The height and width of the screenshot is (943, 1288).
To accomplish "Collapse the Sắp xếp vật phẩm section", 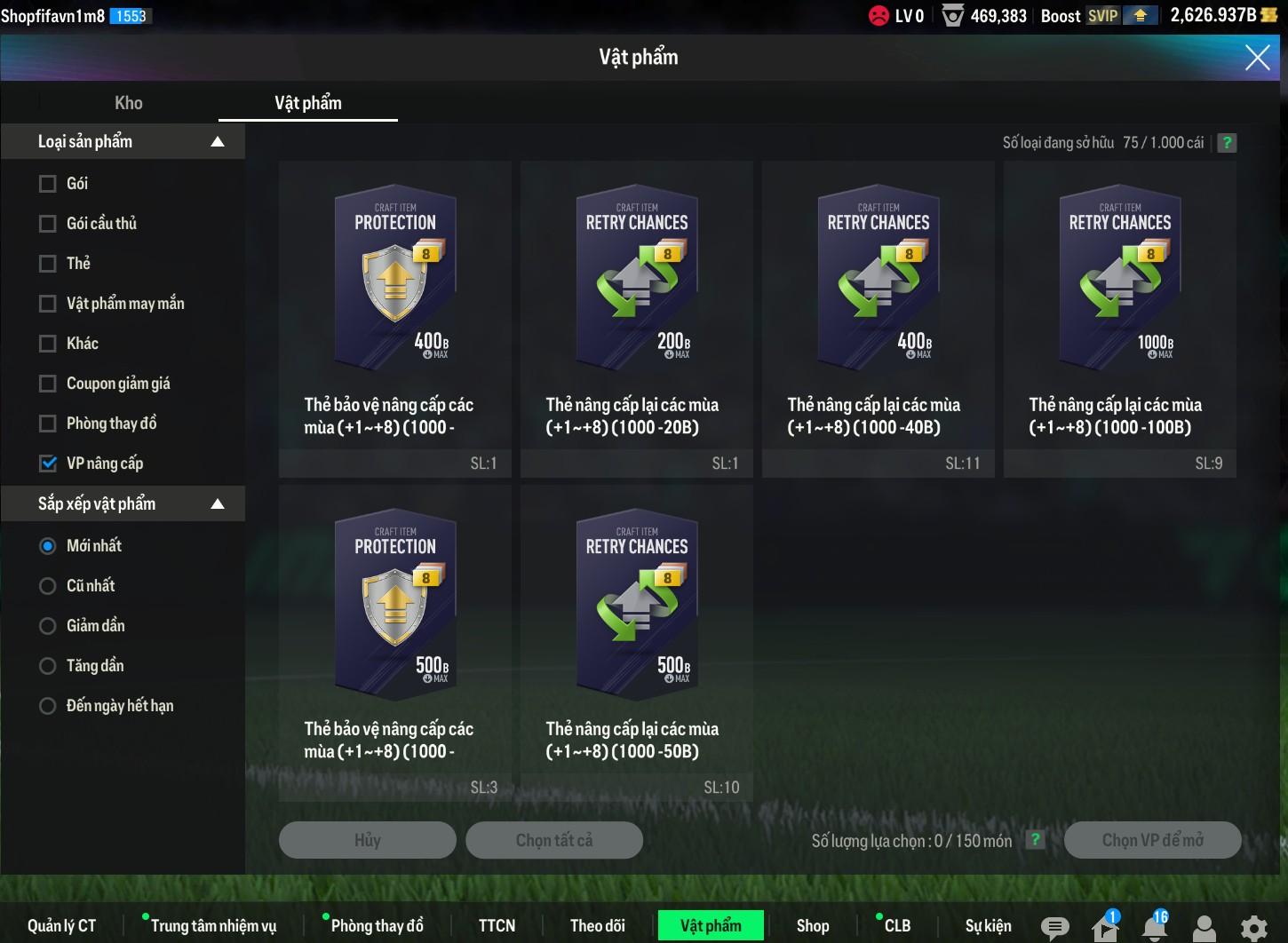I will (x=218, y=504).
